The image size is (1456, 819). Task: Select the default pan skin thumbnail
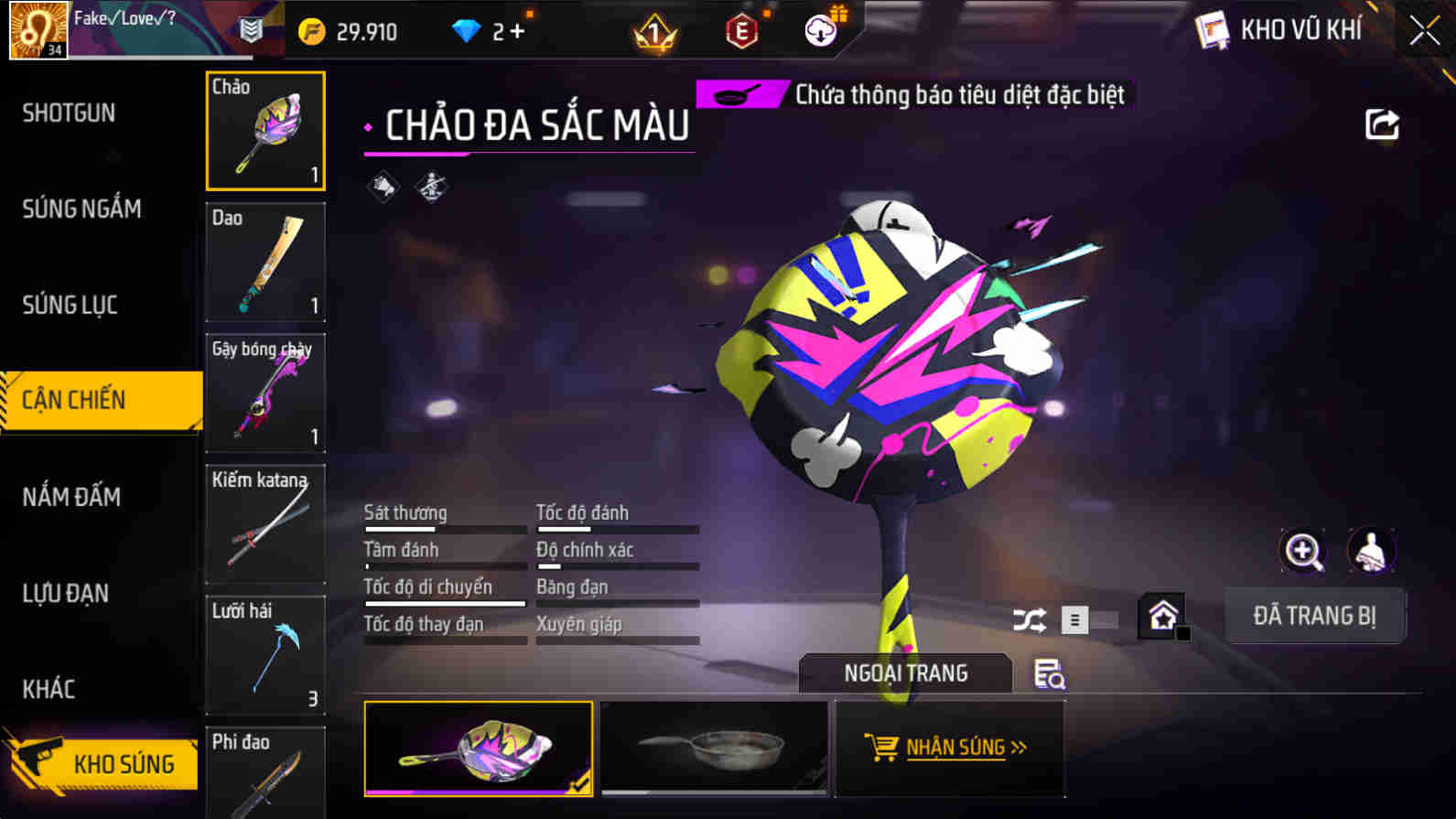[715, 749]
